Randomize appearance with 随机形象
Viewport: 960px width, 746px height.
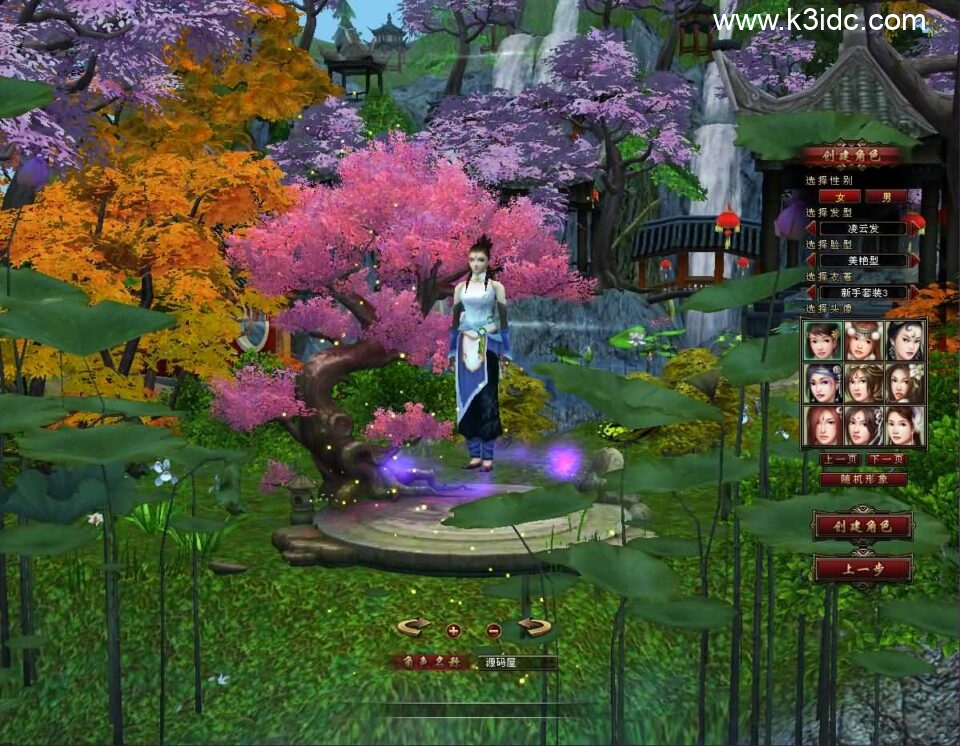click(x=863, y=479)
